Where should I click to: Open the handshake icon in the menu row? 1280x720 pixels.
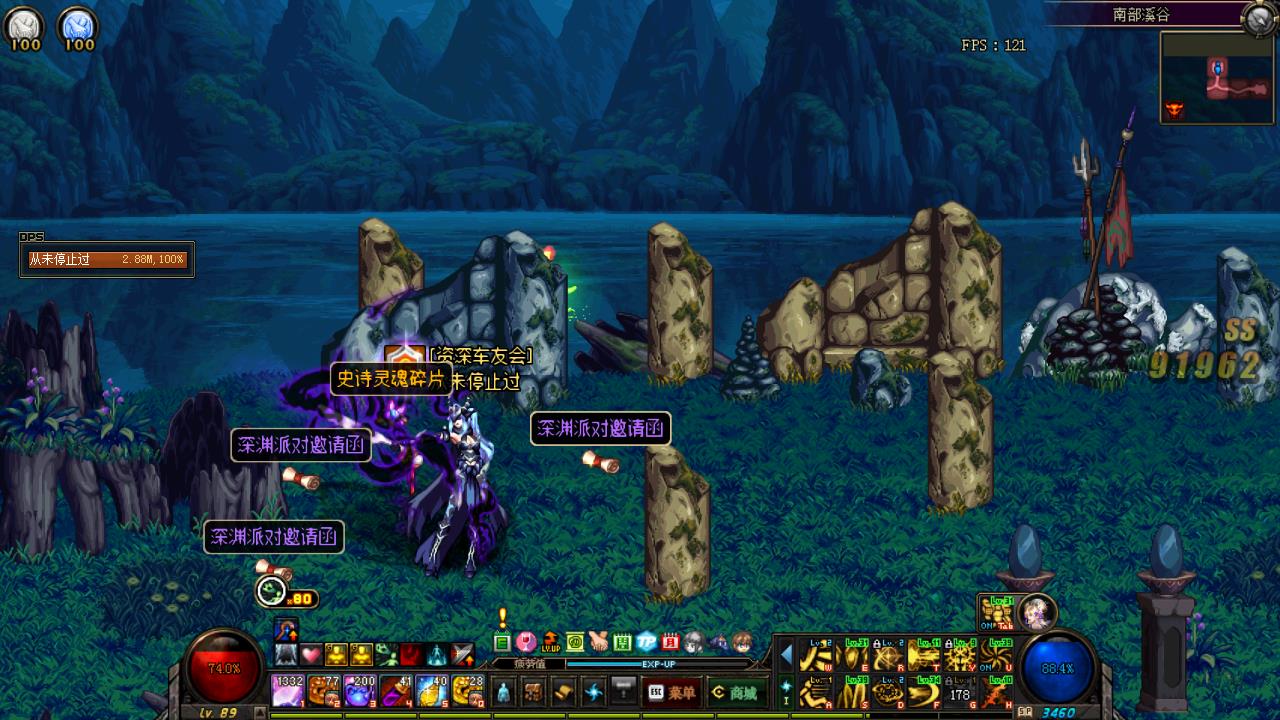point(598,641)
